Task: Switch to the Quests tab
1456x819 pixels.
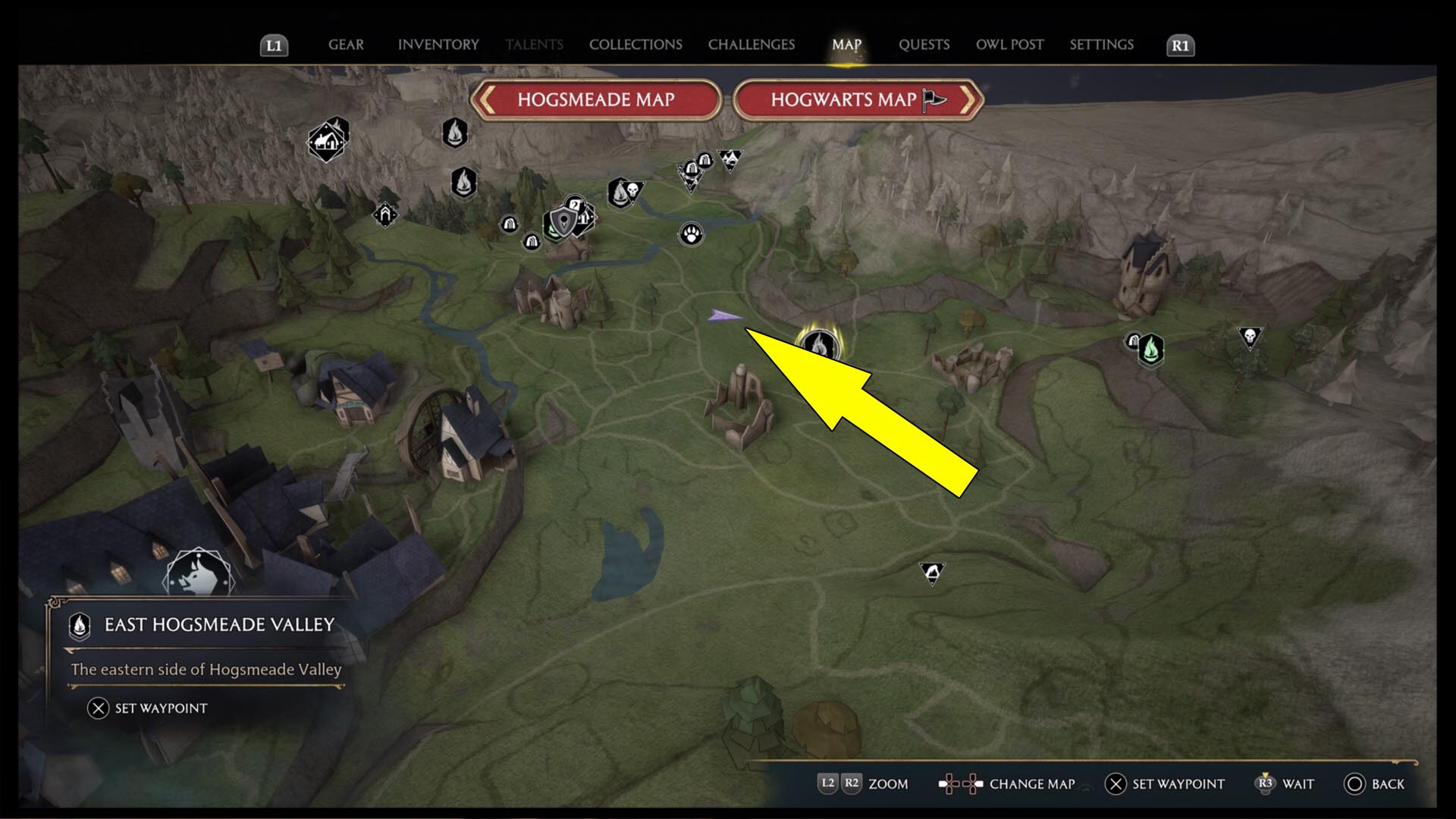Action: pyautogui.click(x=924, y=44)
